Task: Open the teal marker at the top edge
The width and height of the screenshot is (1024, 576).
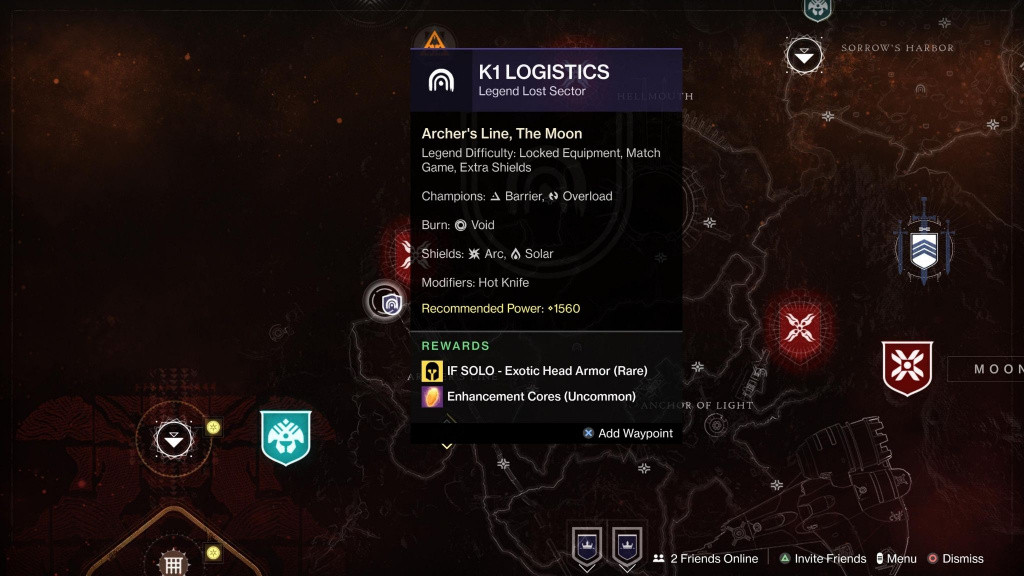Action: click(x=817, y=9)
